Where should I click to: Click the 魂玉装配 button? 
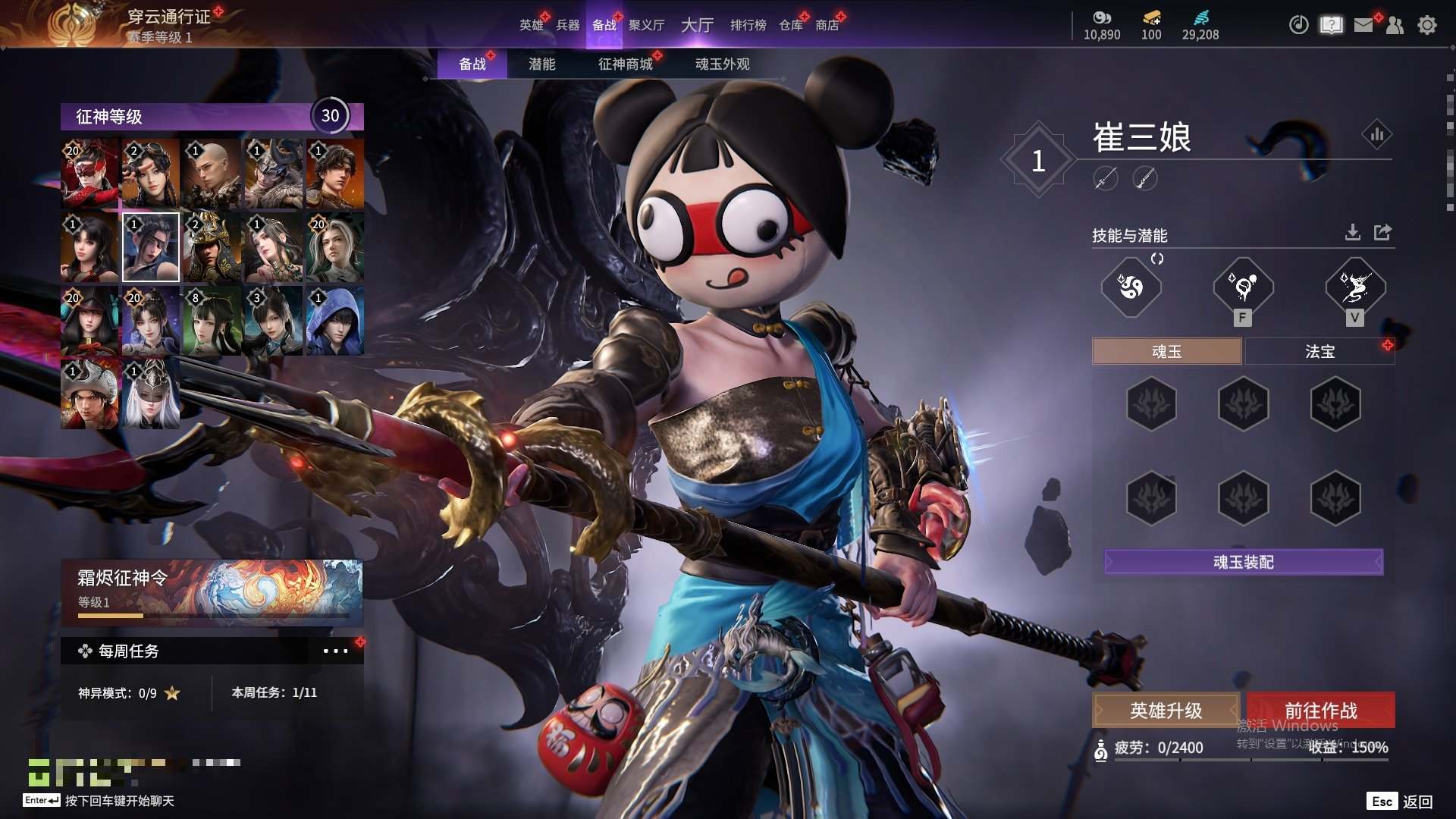tap(1244, 562)
